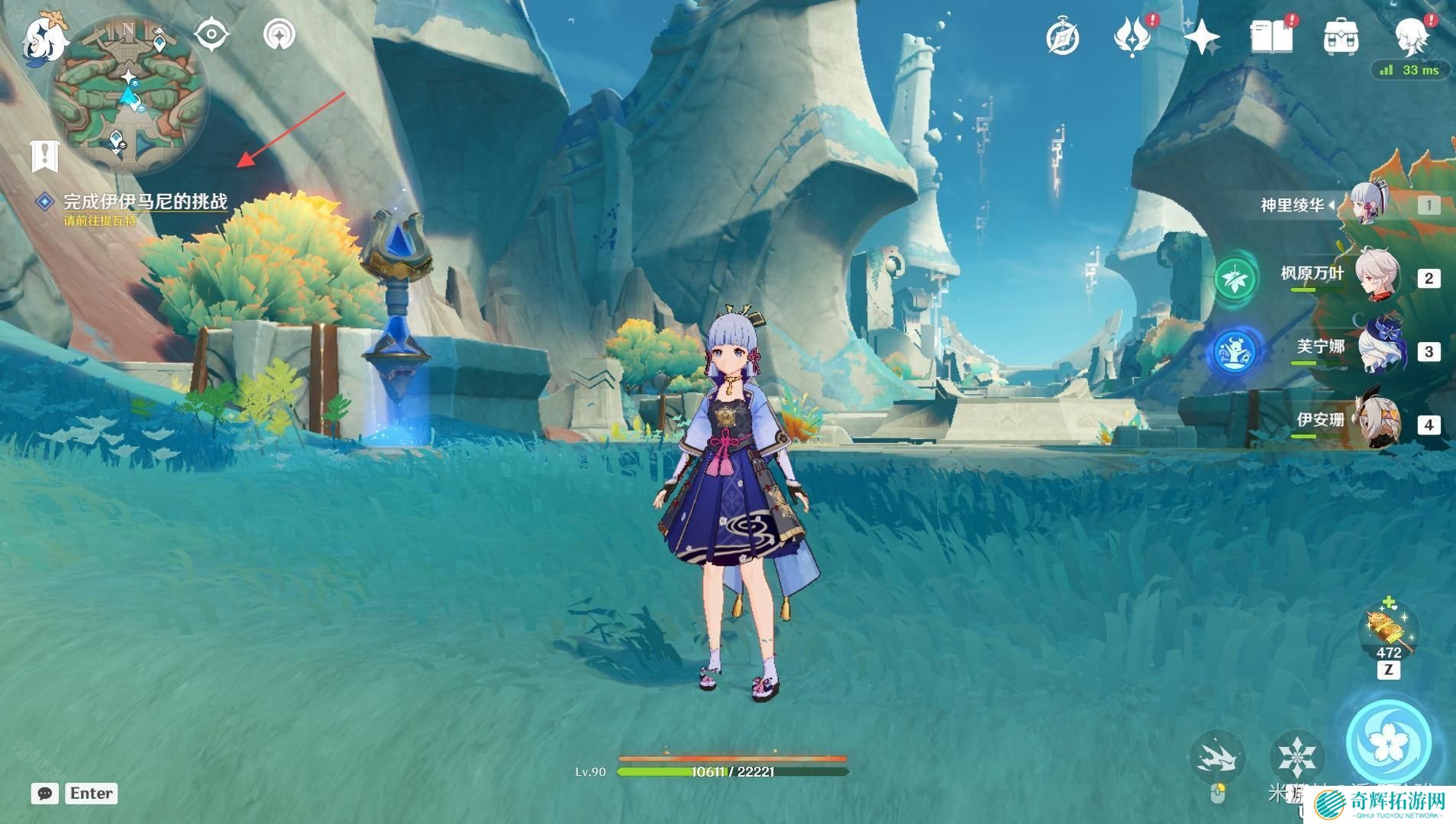Open the events icon with red alert
This screenshot has width=1456, height=824.
pyautogui.click(x=1132, y=37)
